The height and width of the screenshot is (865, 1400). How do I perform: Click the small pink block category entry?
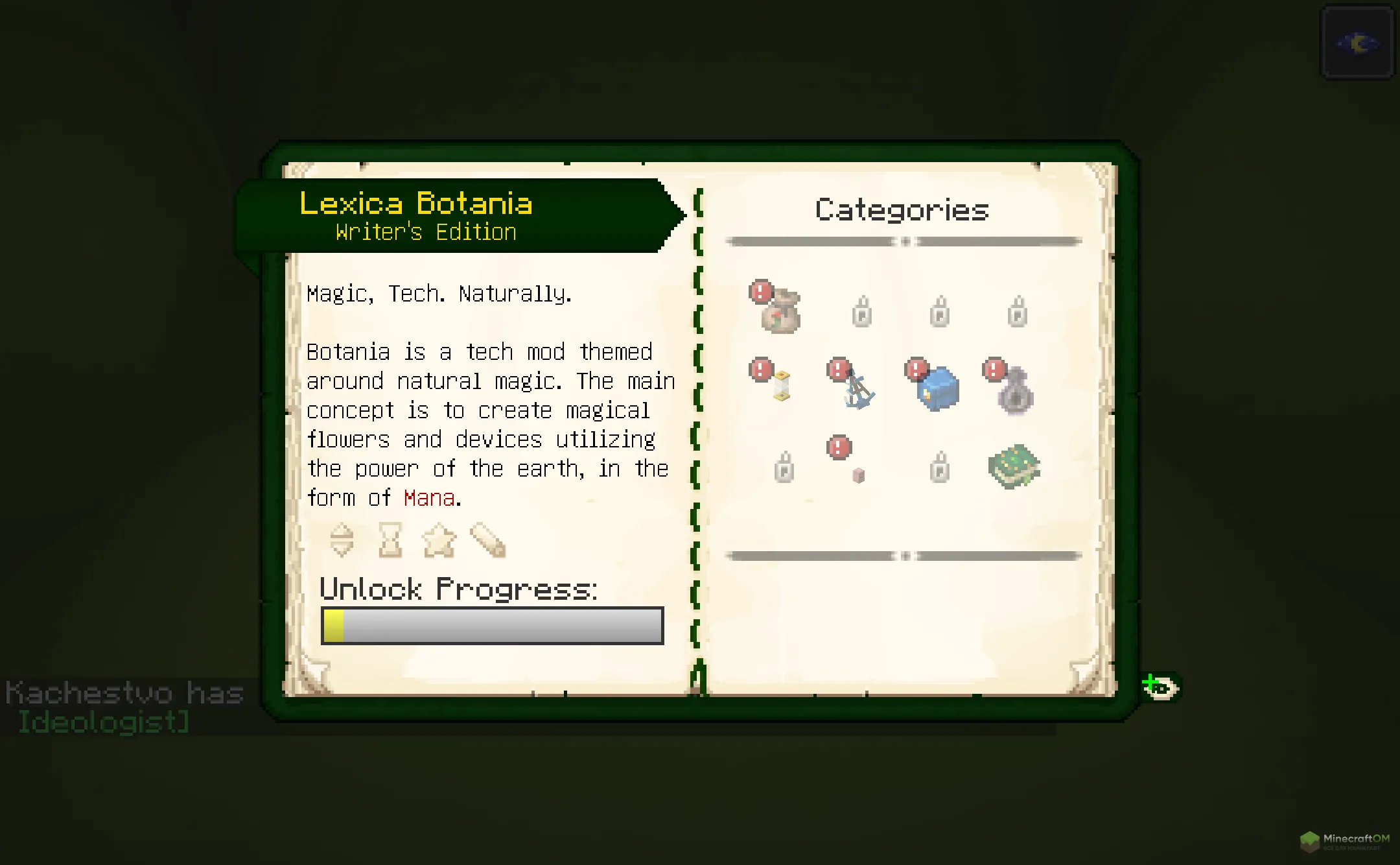click(x=857, y=475)
